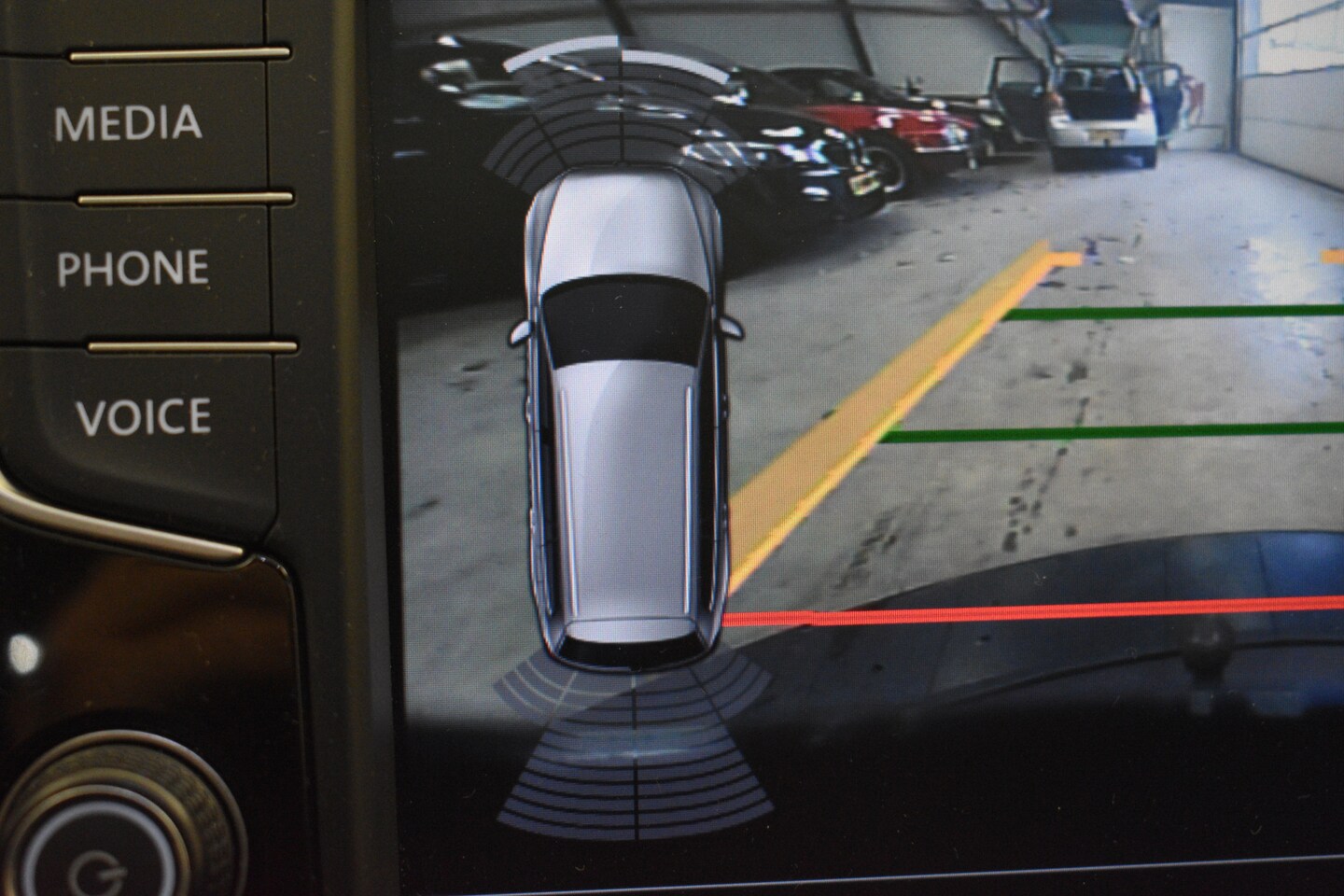Open the MEDIA menu
Screen dimensions: 1344x896
coord(129,123)
